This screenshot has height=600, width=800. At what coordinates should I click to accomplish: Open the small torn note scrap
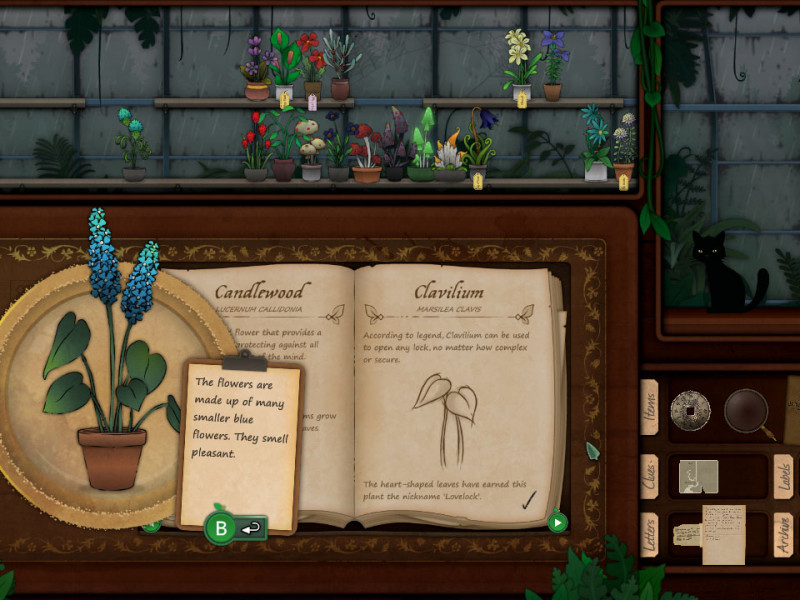pyautogui.click(x=686, y=534)
